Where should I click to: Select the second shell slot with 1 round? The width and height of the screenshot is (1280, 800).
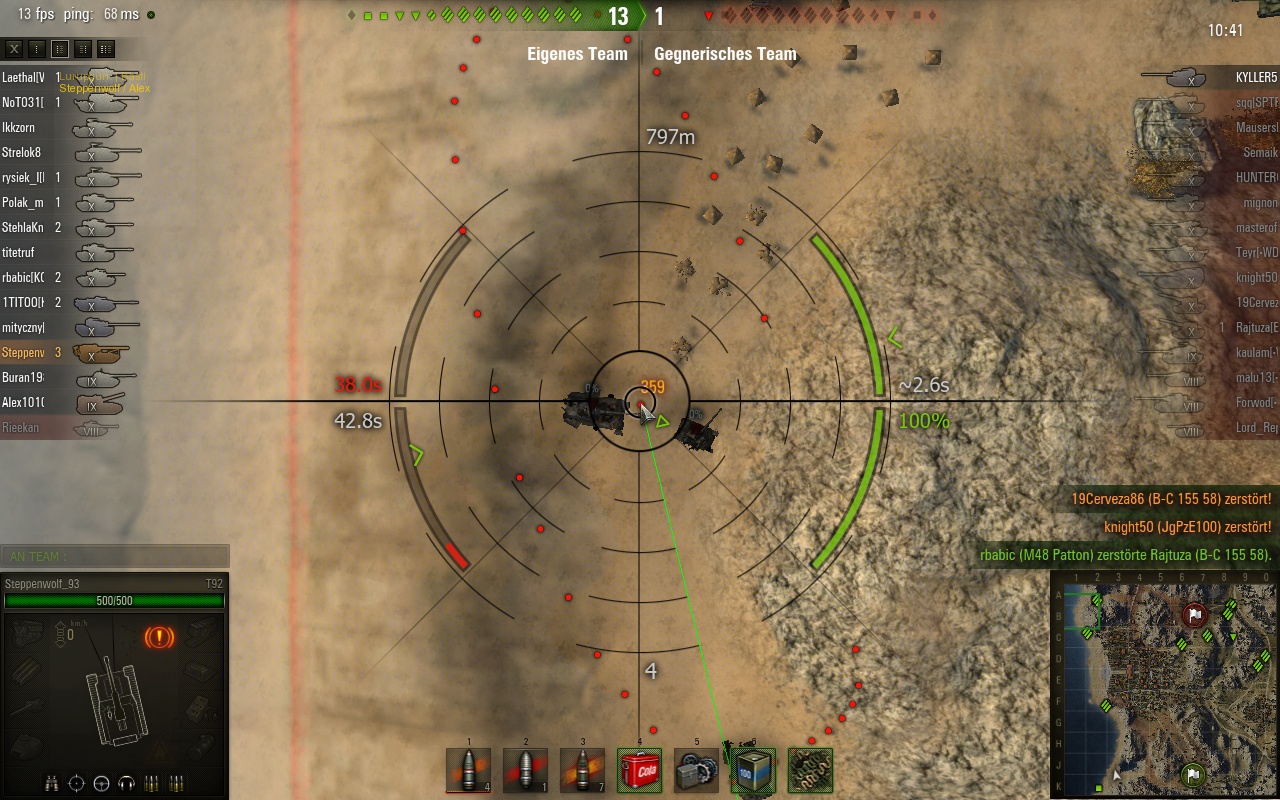[x=525, y=770]
